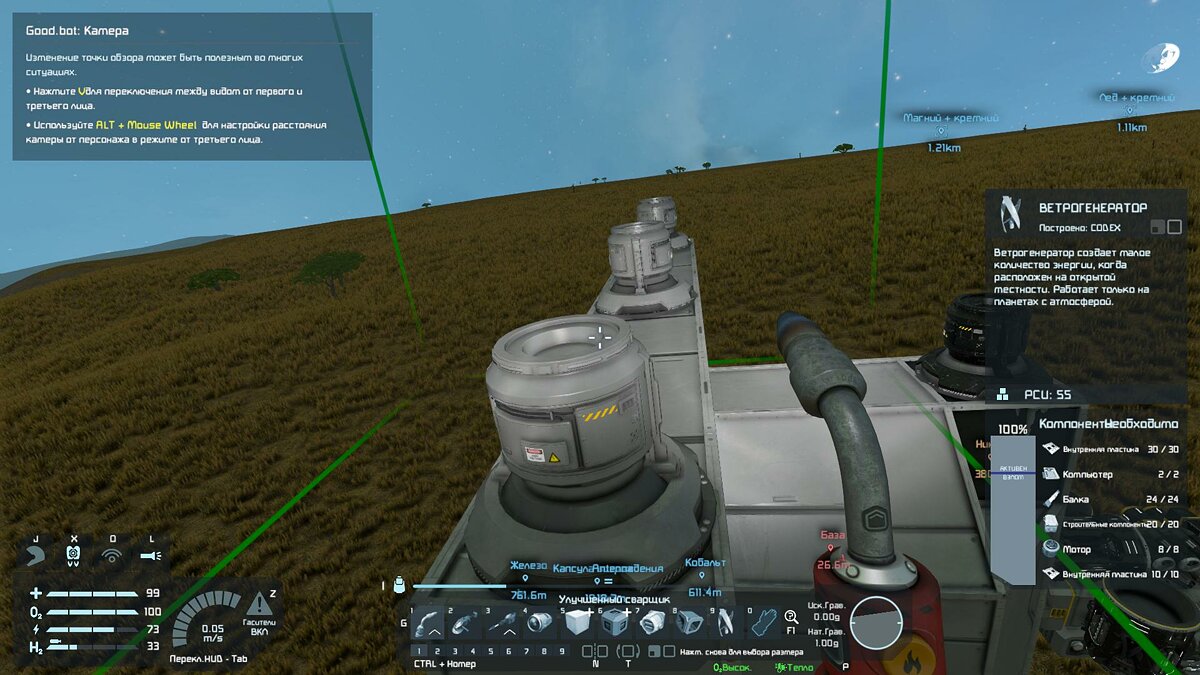The width and height of the screenshot is (1200, 675).
Task: Toggle the dampeners warning triangle
Action: tap(259, 603)
